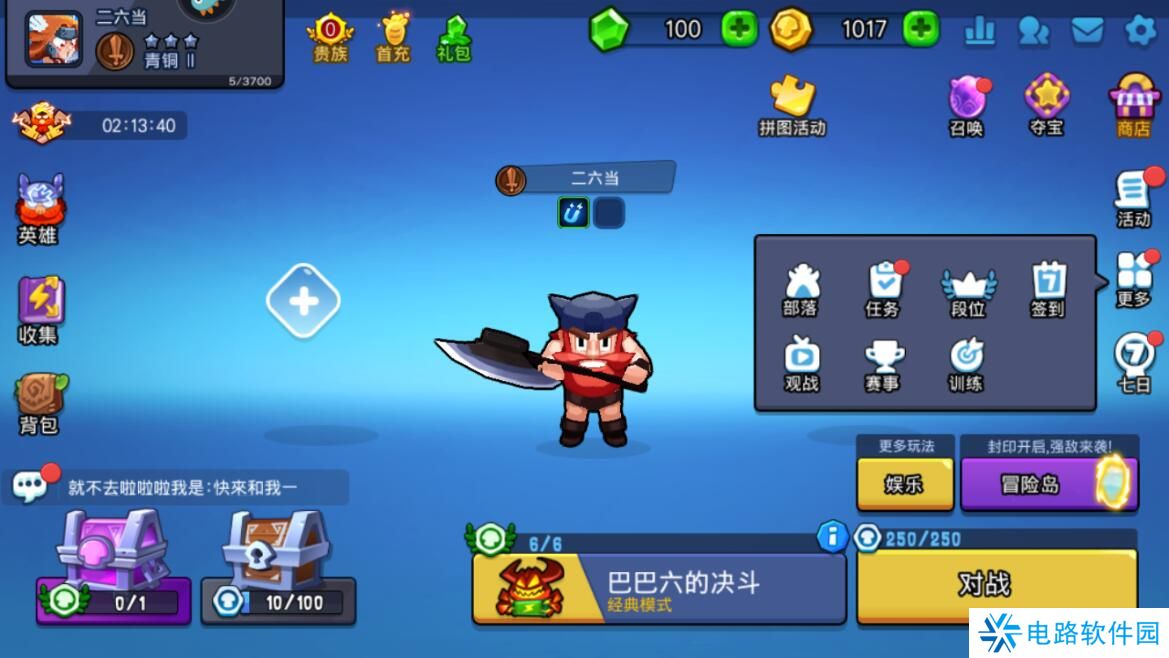
Task: Open the settings gear
Action: pos(1140,31)
